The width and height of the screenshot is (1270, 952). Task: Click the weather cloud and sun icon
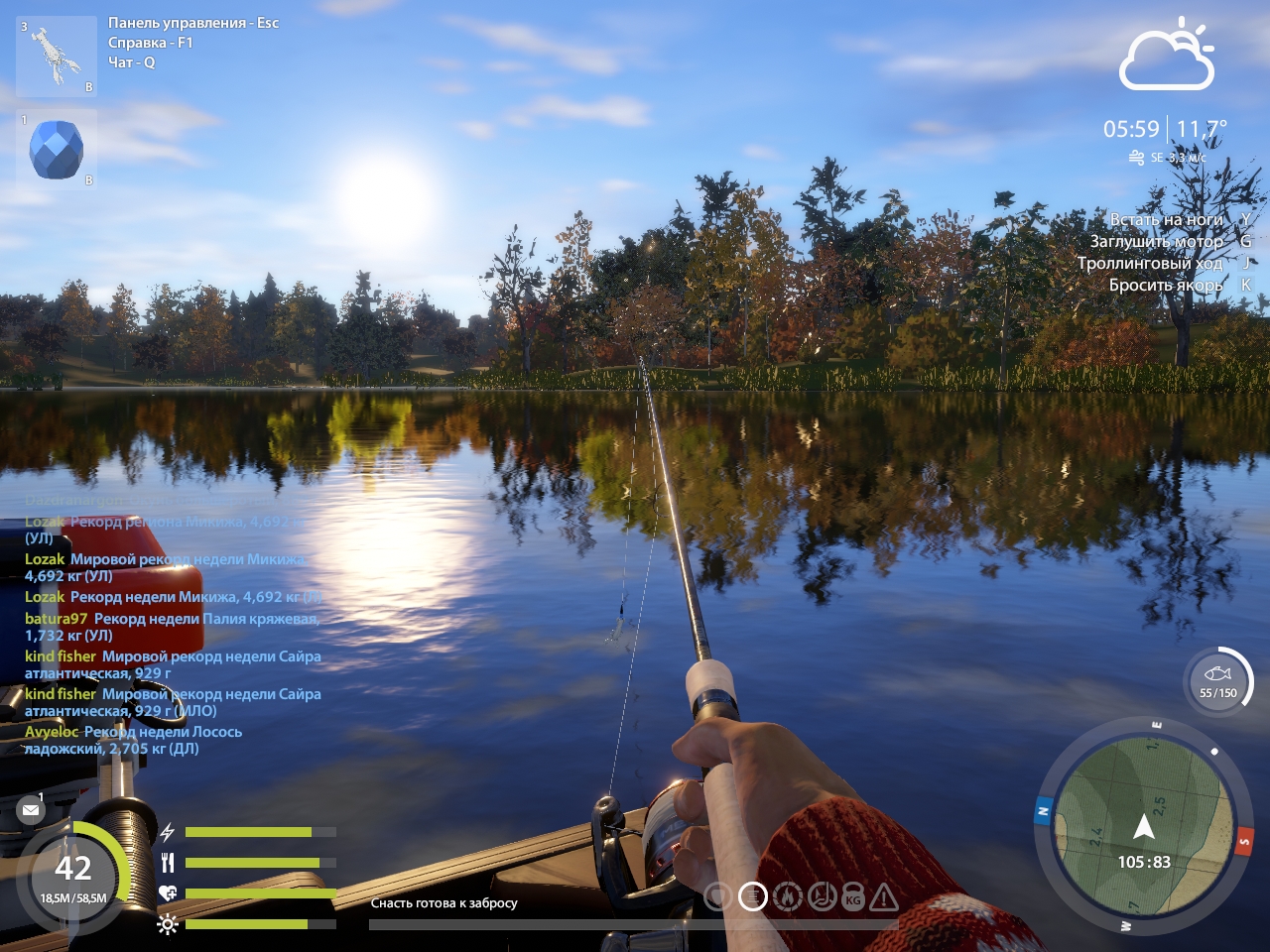(x=1168, y=56)
